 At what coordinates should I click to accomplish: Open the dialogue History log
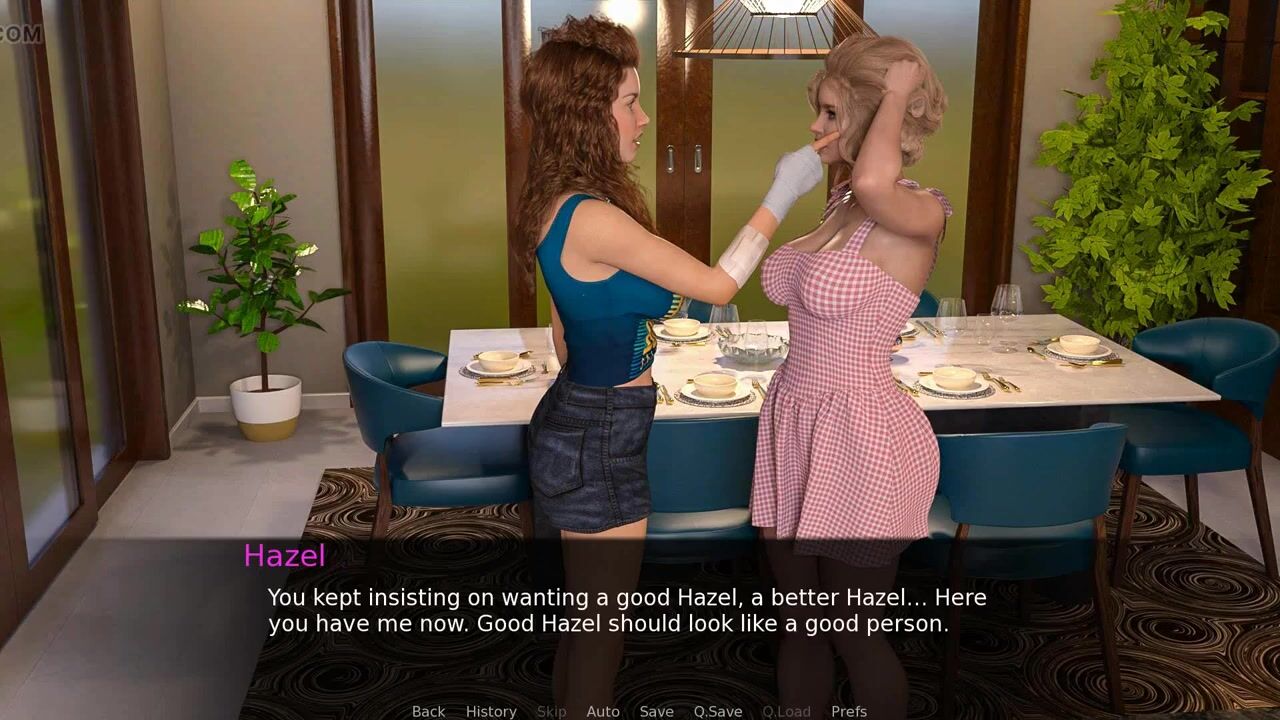tap(491, 711)
